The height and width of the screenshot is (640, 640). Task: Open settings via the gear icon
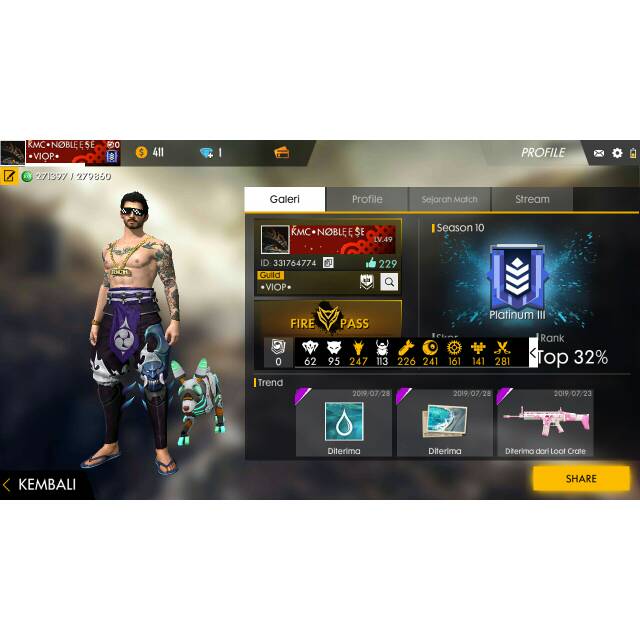pyautogui.click(x=617, y=153)
